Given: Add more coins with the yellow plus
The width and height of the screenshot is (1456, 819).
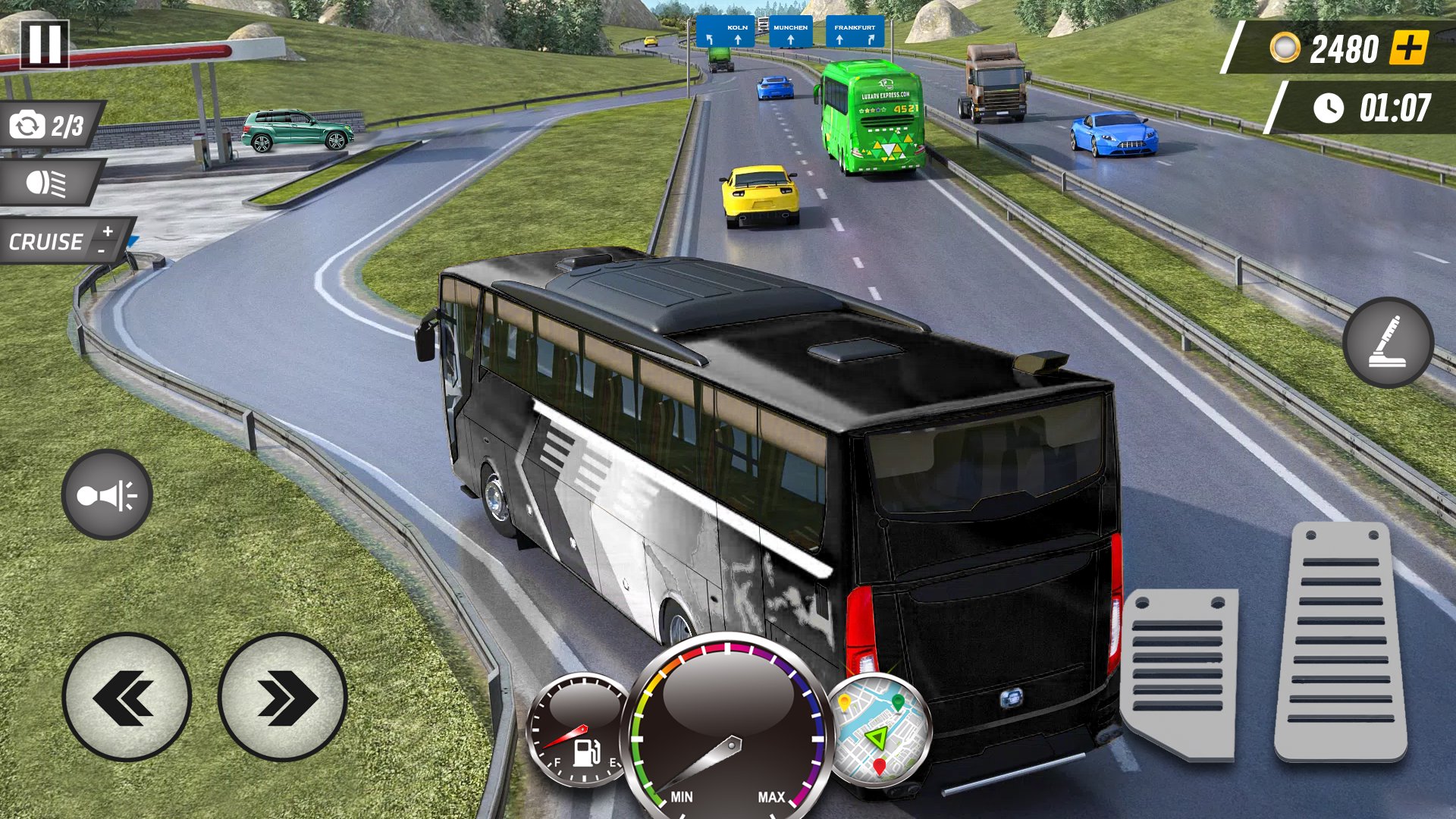Looking at the screenshot, I should point(1408,49).
